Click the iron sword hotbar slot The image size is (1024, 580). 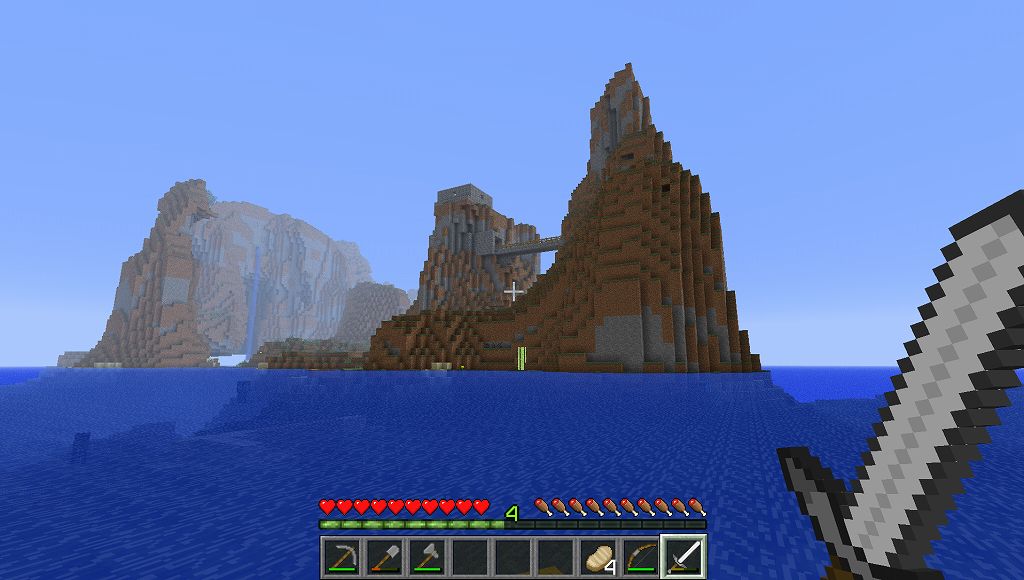tap(686, 556)
